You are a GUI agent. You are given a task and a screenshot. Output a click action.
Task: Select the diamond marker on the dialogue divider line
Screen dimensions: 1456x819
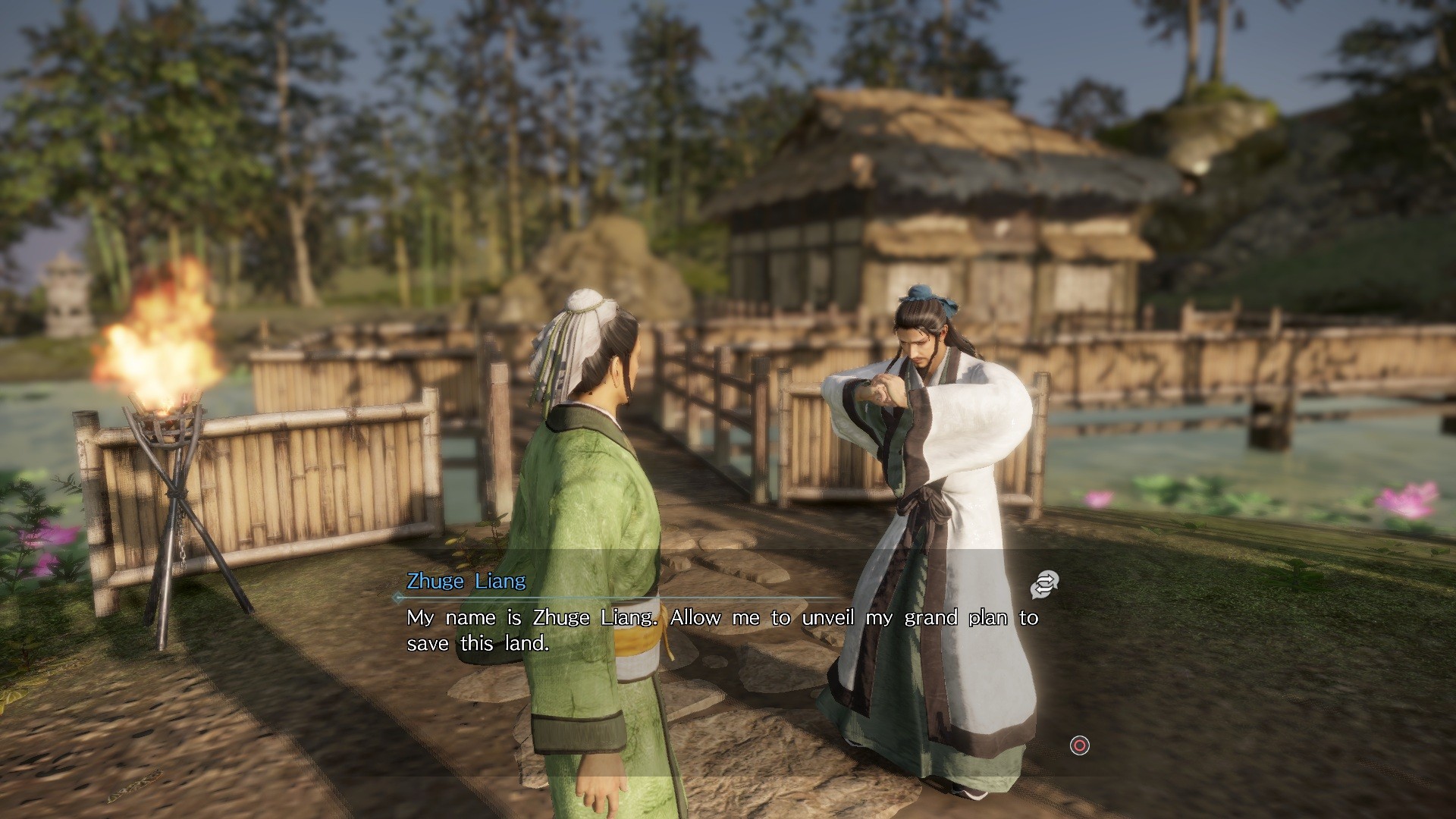coord(395,595)
